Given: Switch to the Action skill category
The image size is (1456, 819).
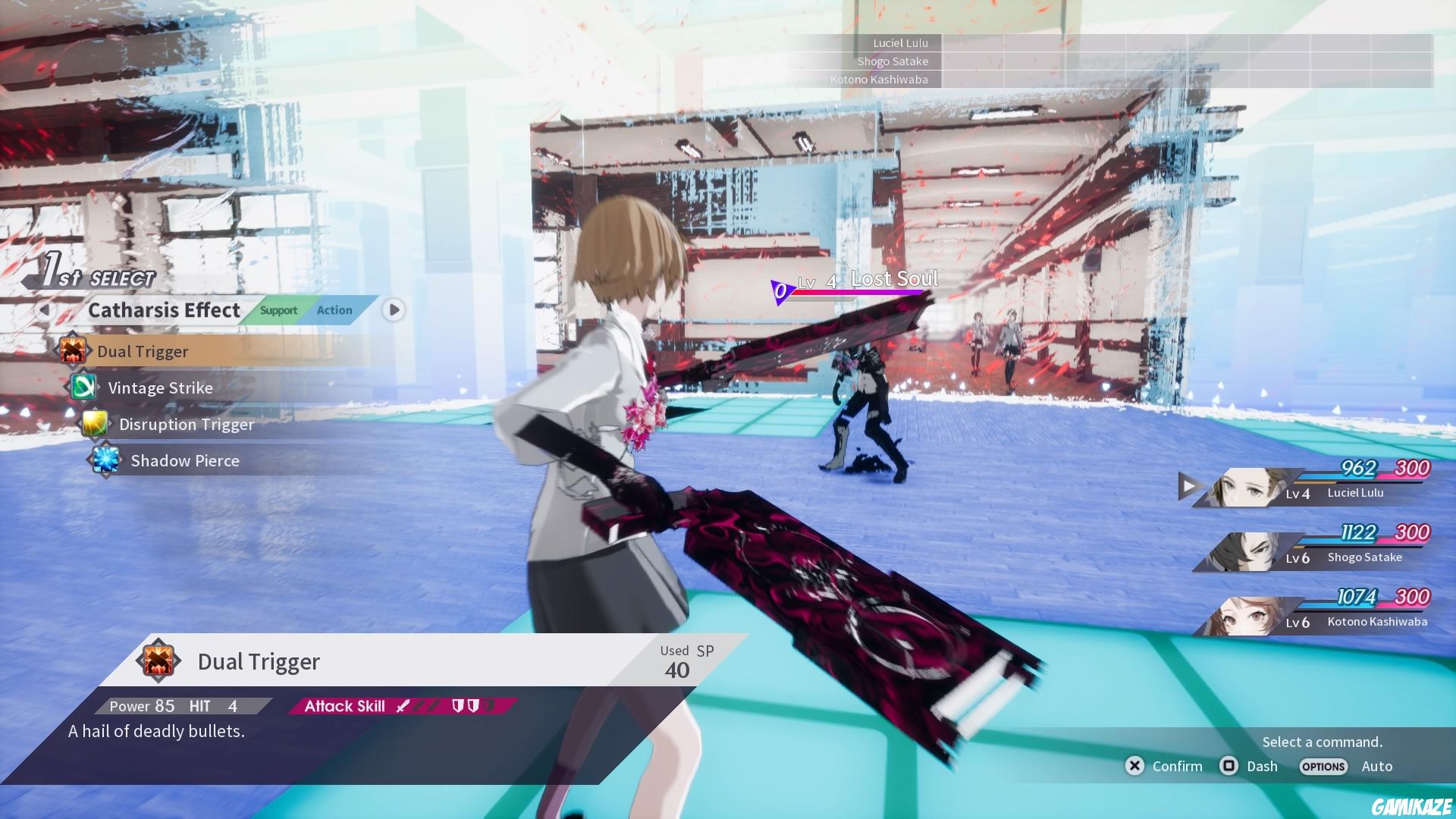Looking at the screenshot, I should pos(334,310).
